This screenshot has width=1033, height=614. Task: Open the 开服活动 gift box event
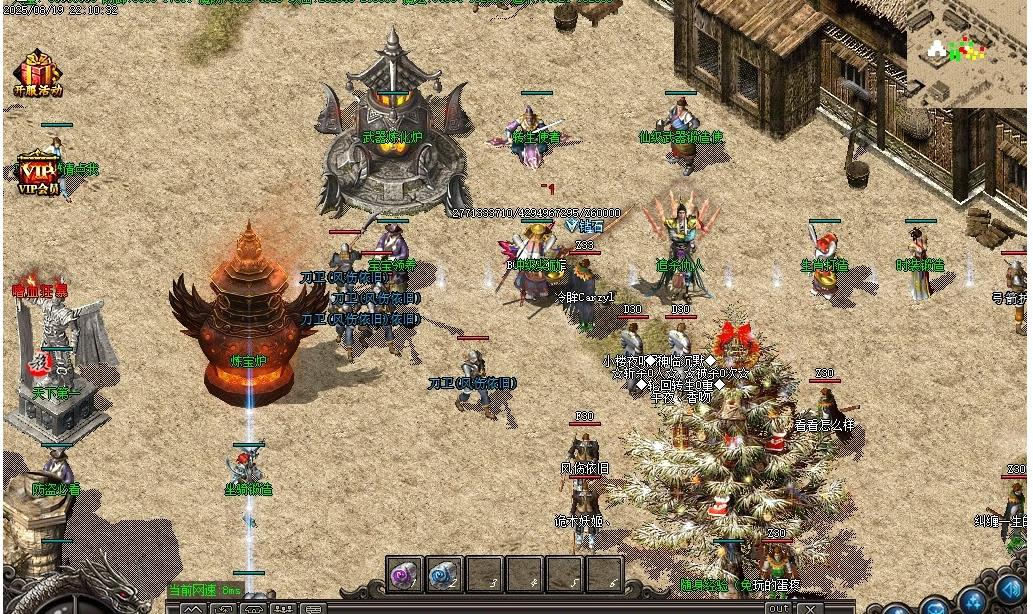(37, 73)
